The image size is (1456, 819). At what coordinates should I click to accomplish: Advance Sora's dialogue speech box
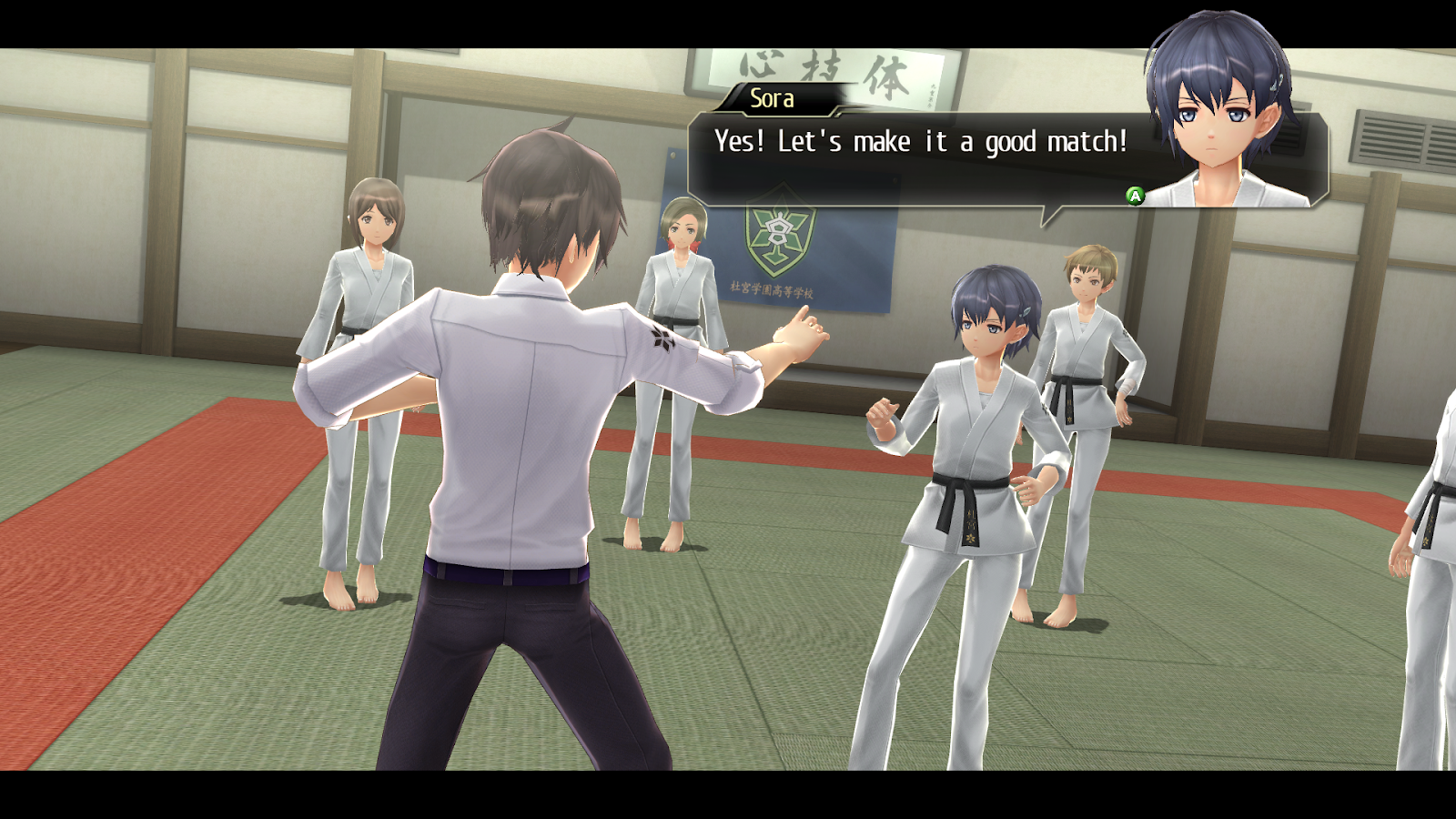point(1135,196)
